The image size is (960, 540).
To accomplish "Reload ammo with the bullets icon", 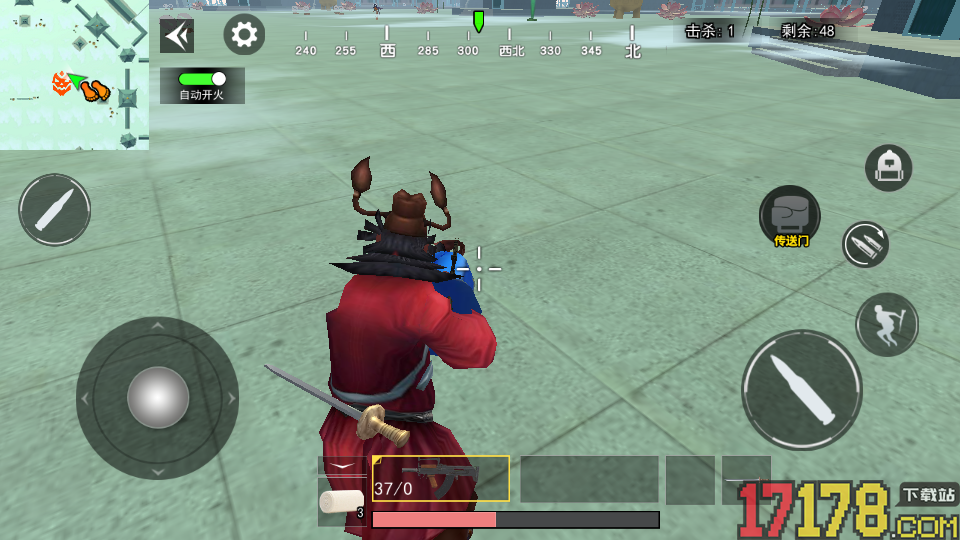I will 865,244.
